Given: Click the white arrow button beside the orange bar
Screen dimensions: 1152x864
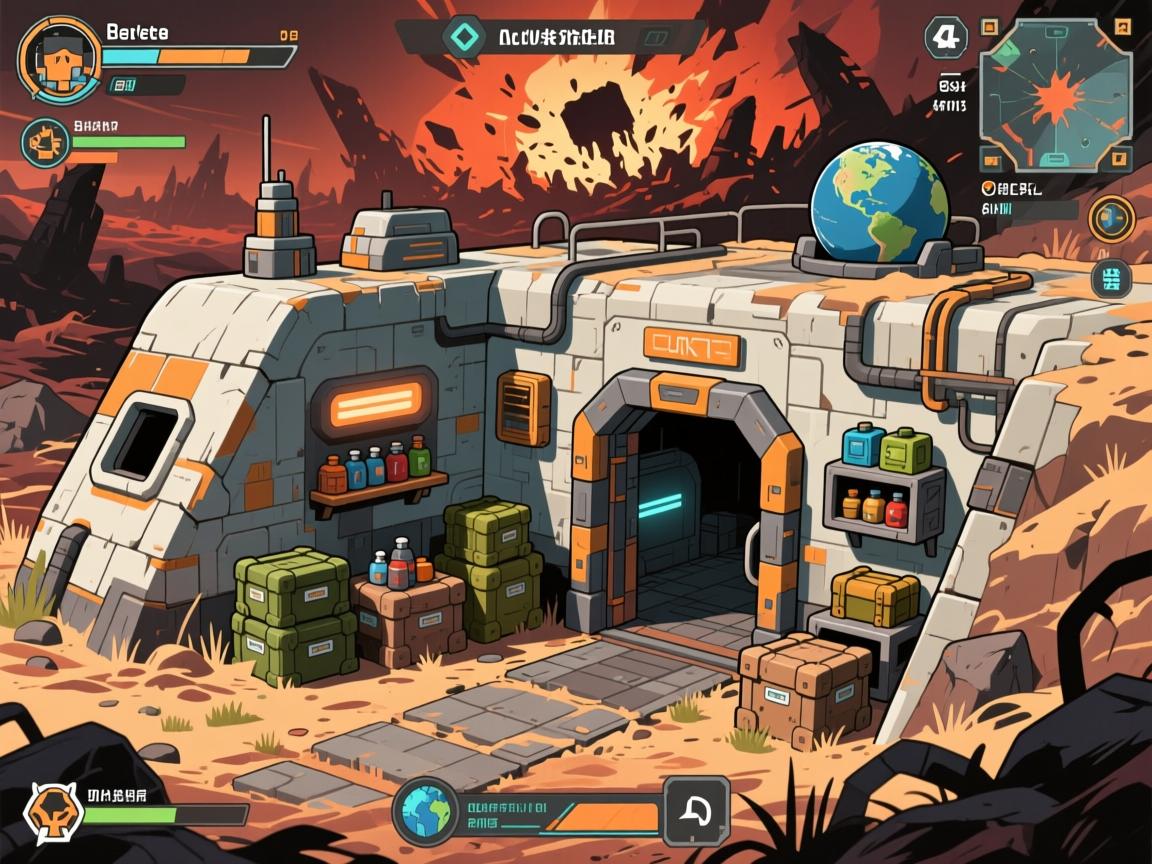Looking at the screenshot, I should click(x=696, y=810).
